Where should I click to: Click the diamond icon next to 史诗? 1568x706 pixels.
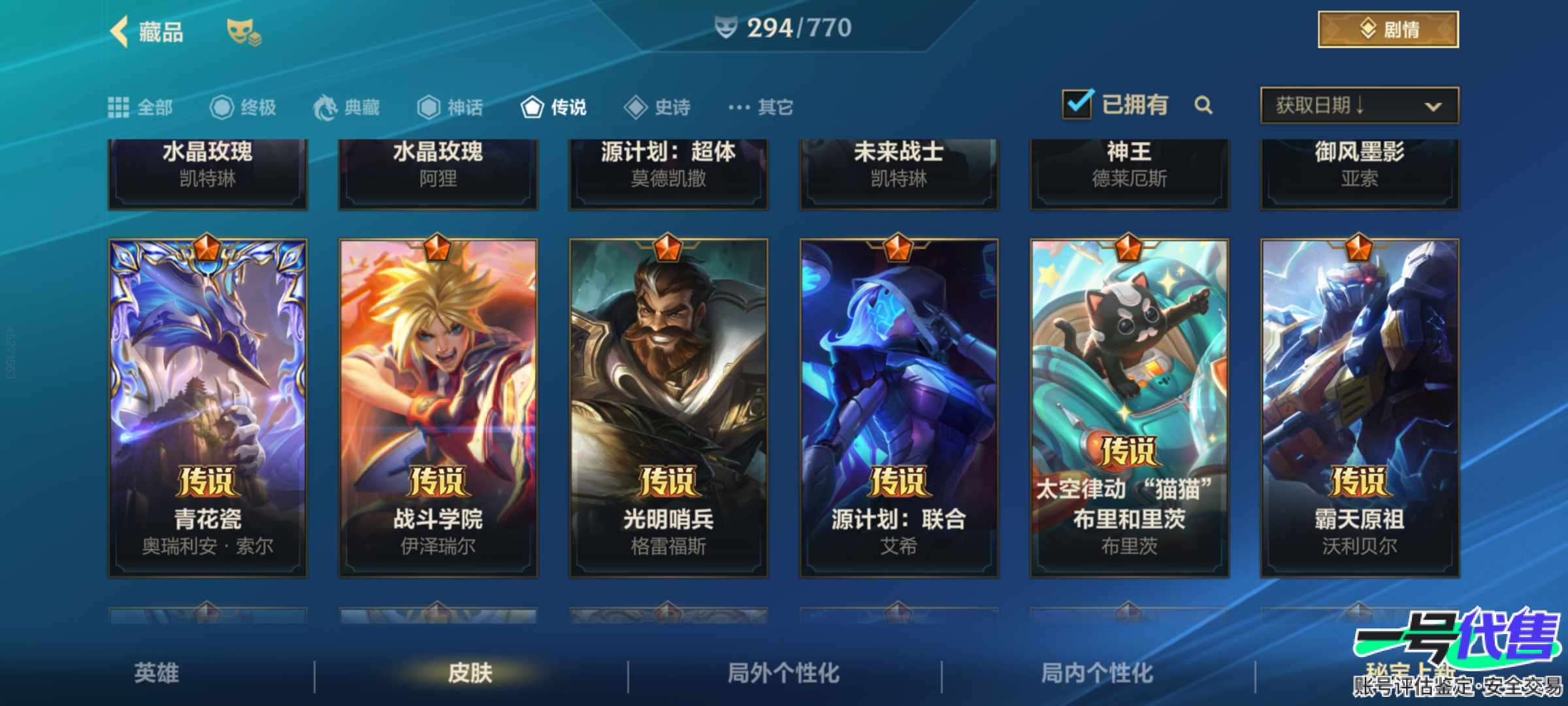[632, 107]
